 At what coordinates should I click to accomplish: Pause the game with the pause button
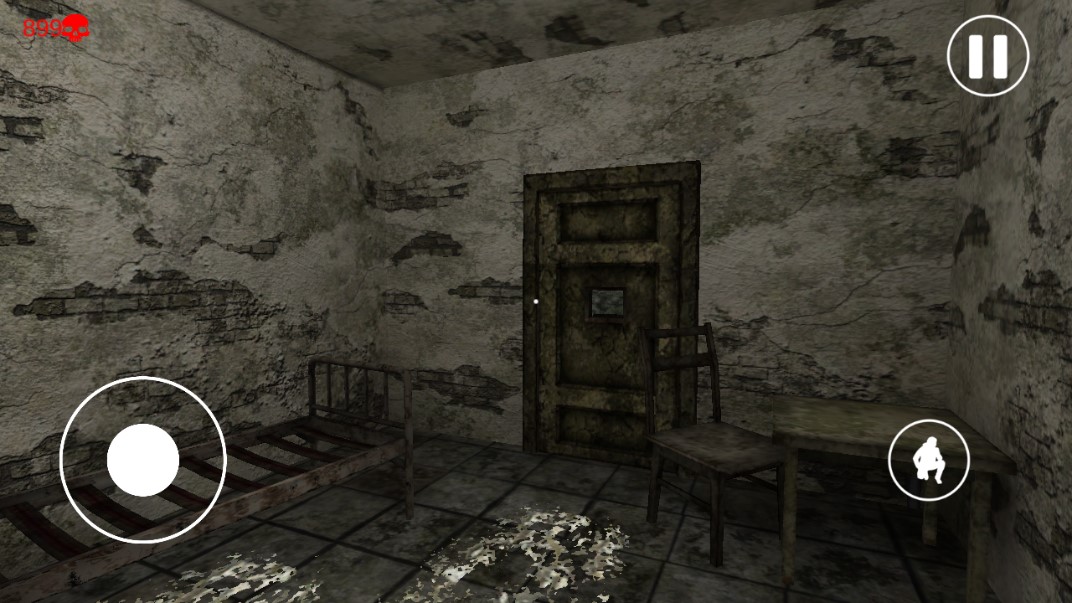(987, 56)
